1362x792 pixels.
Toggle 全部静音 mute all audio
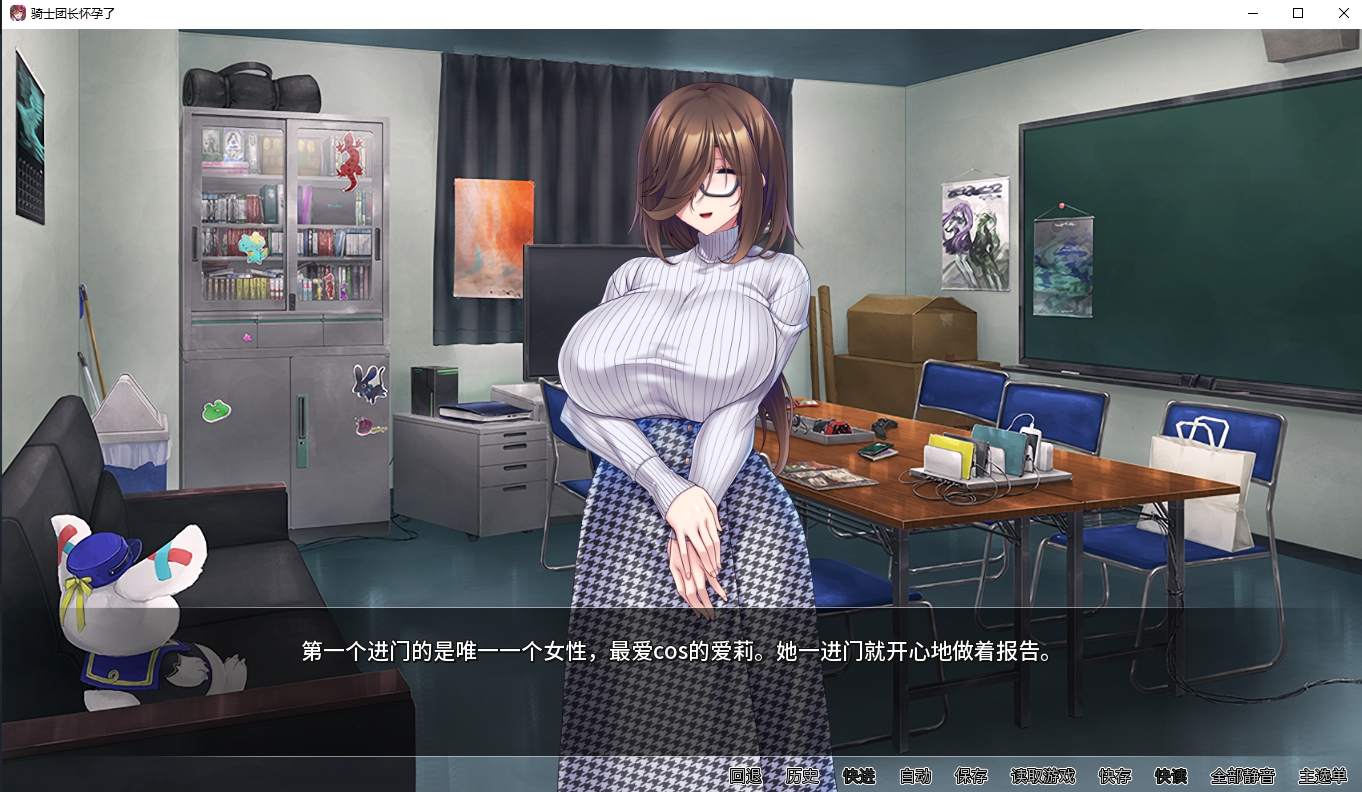pos(1242,776)
